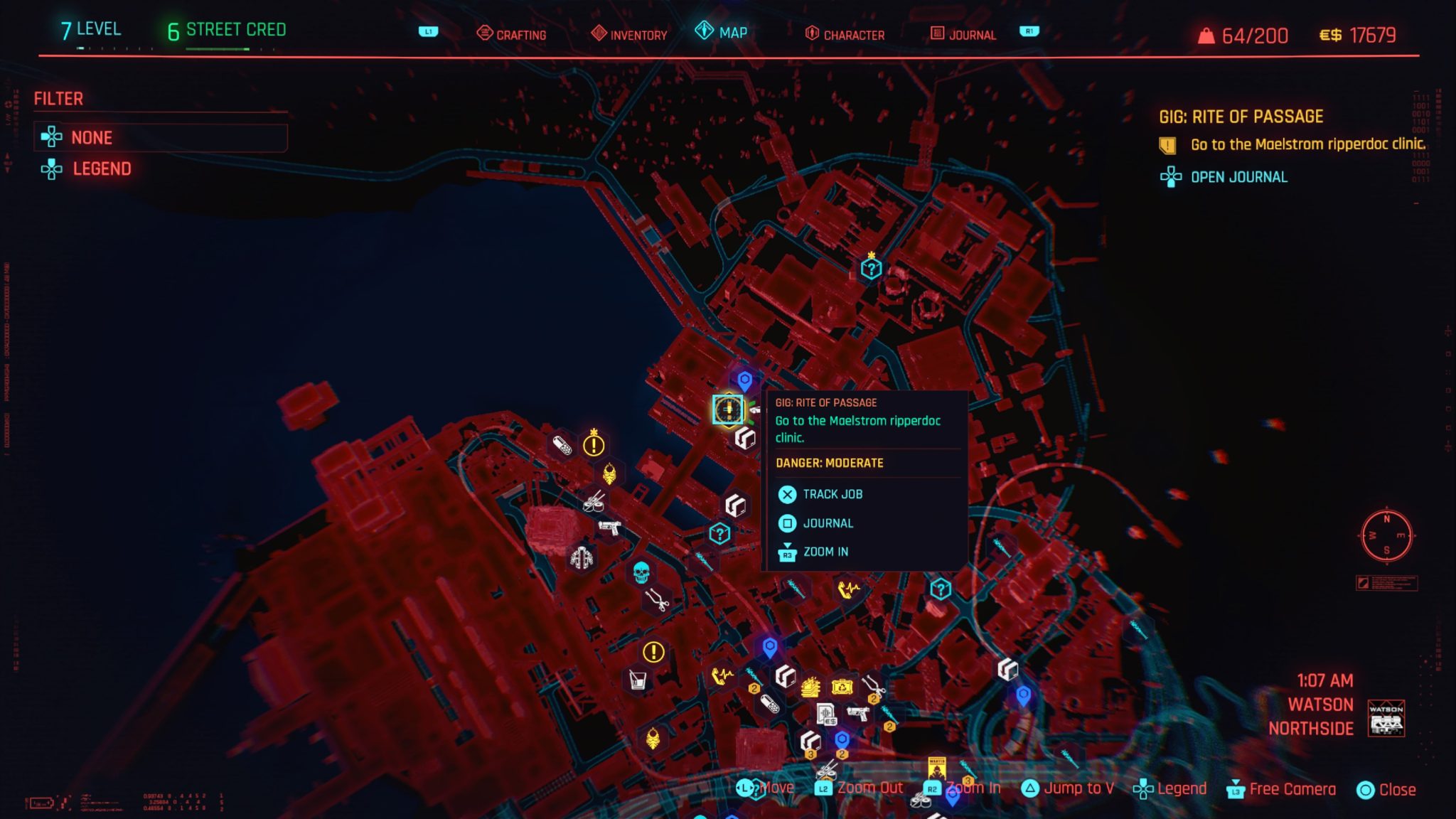Select the cyan skull high-danger icon
This screenshot has width=1456, height=819.
[641, 572]
